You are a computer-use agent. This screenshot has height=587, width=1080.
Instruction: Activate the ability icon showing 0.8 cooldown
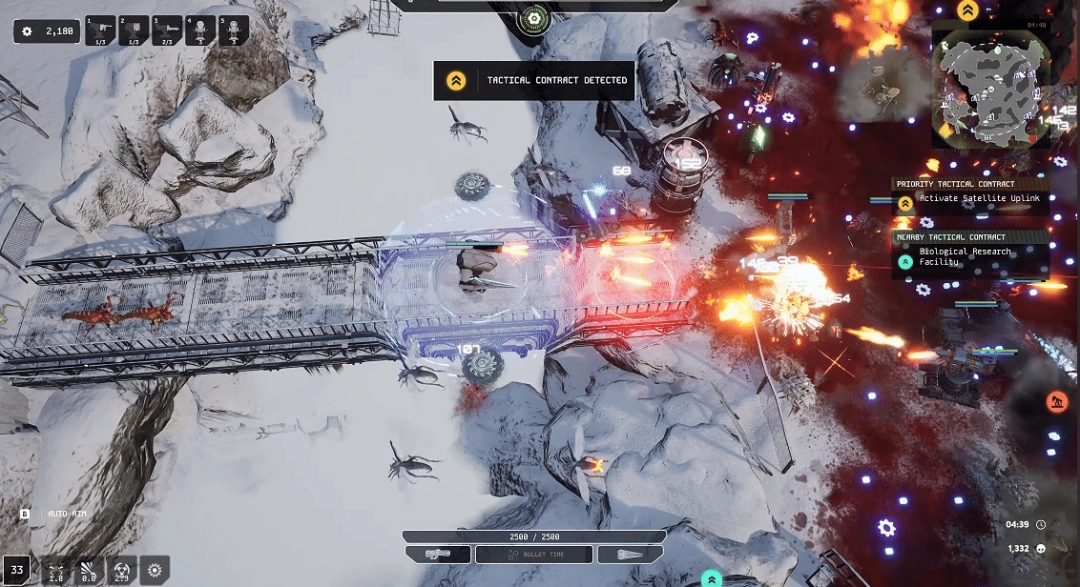[x=89, y=570]
